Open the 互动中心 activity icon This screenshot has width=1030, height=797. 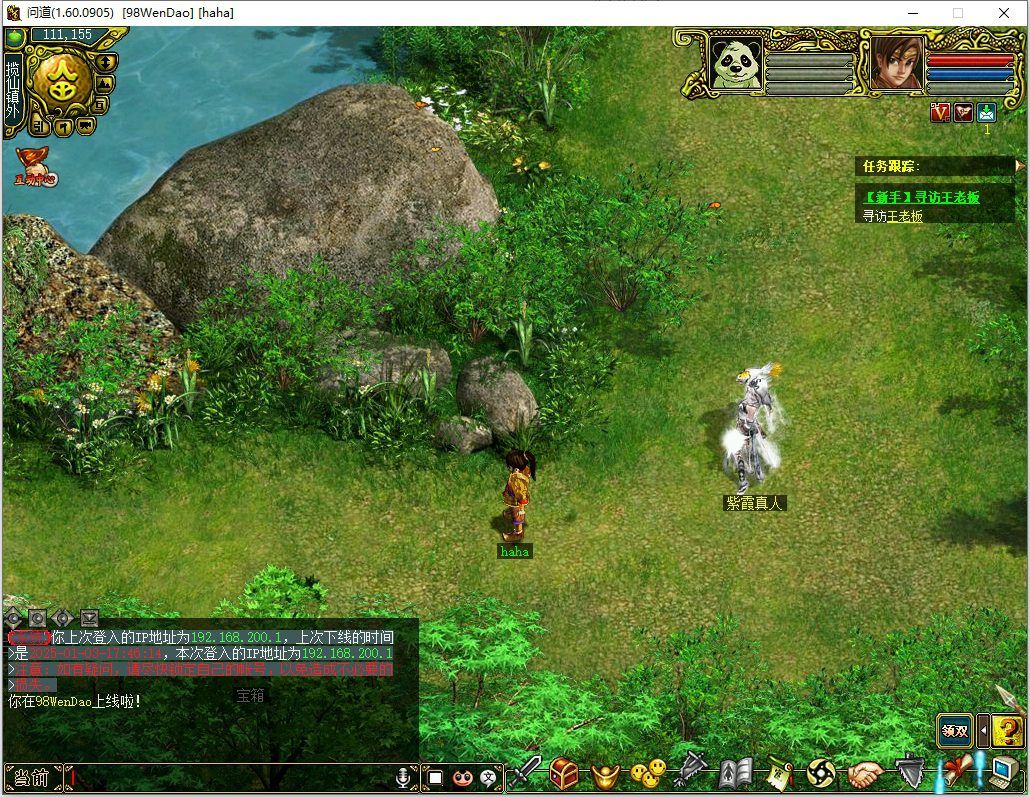tap(33, 167)
